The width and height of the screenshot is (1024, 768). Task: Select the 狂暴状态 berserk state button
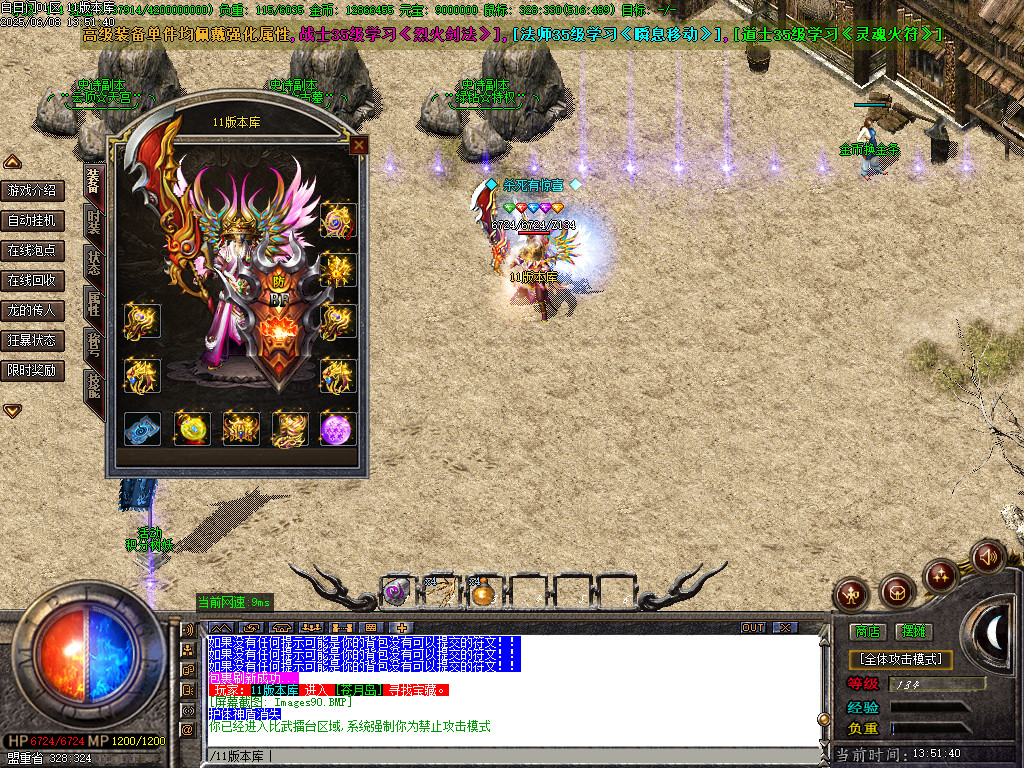(x=32, y=340)
